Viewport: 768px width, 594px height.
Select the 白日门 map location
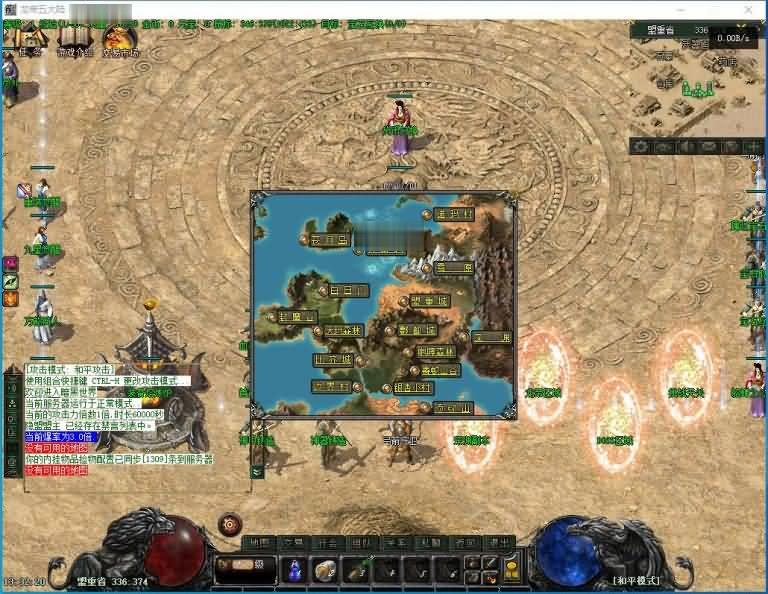point(348,290)
